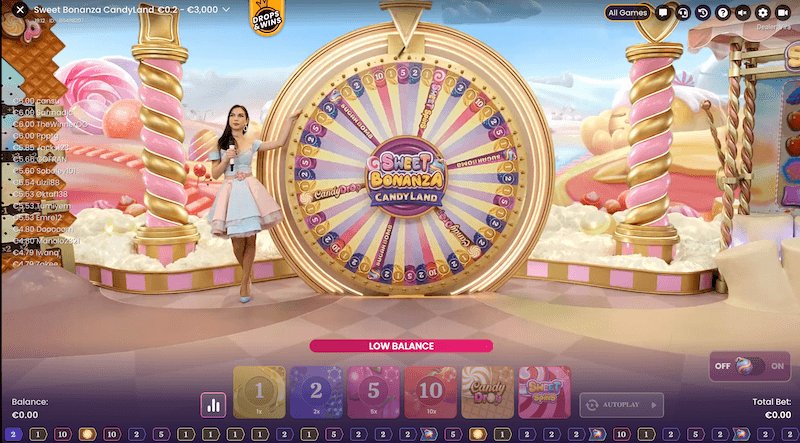This screenshot has height=443, width=800.
Task: Select the number 10 bet spot
Action: coord(430,392)
